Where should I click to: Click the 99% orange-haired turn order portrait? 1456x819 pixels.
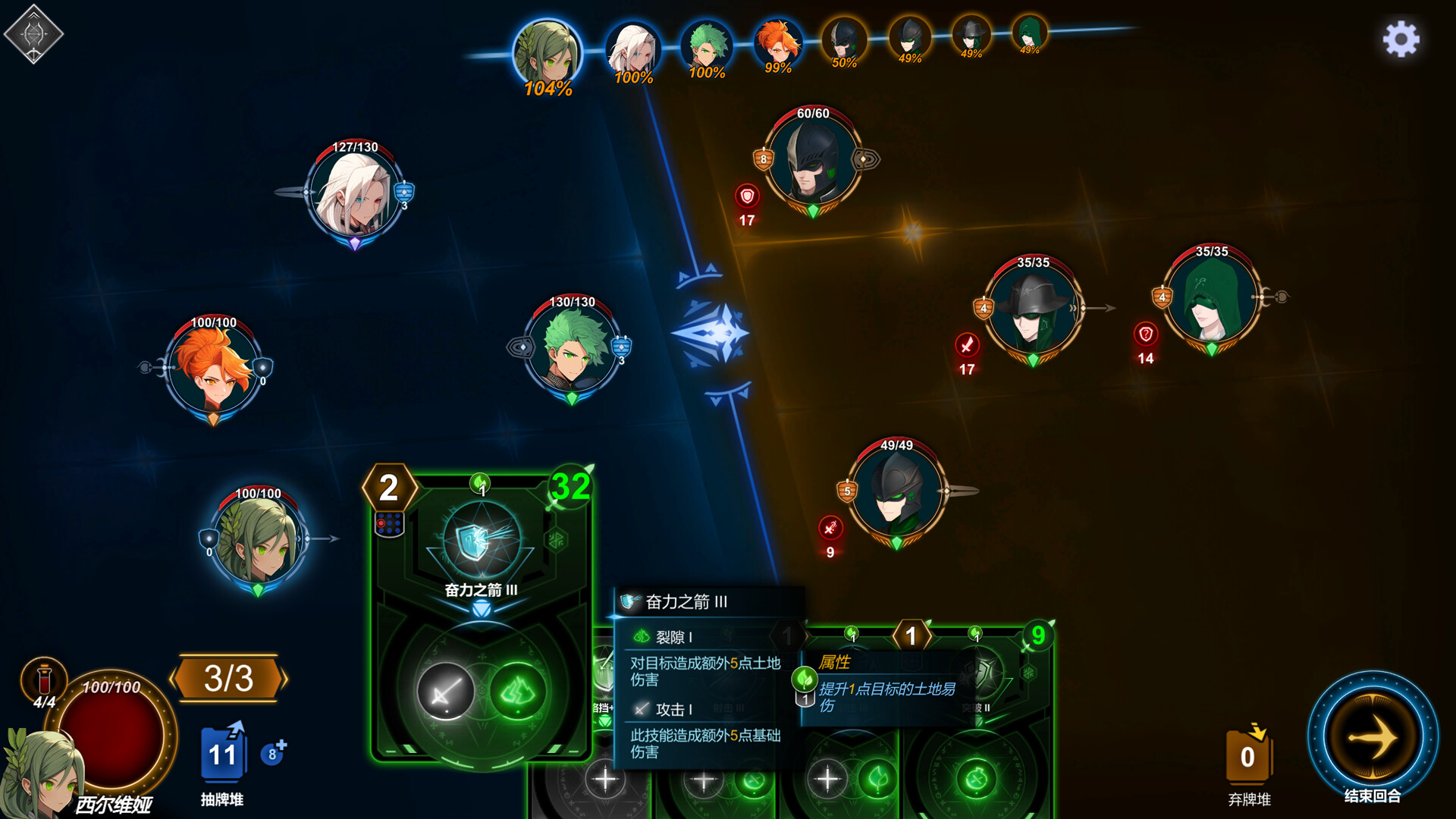click(777, 44)
